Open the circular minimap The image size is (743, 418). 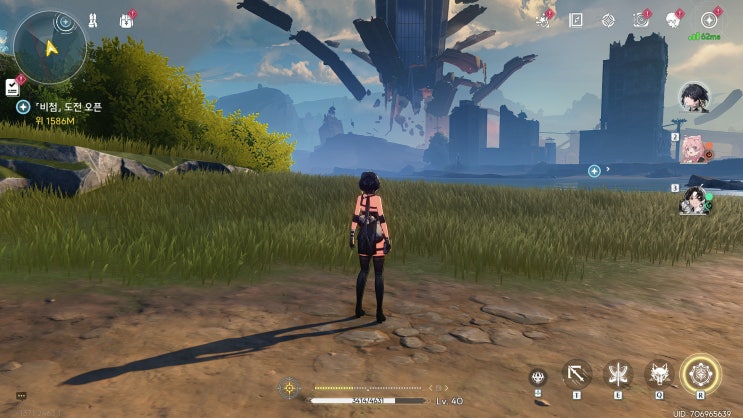(49, 46)
